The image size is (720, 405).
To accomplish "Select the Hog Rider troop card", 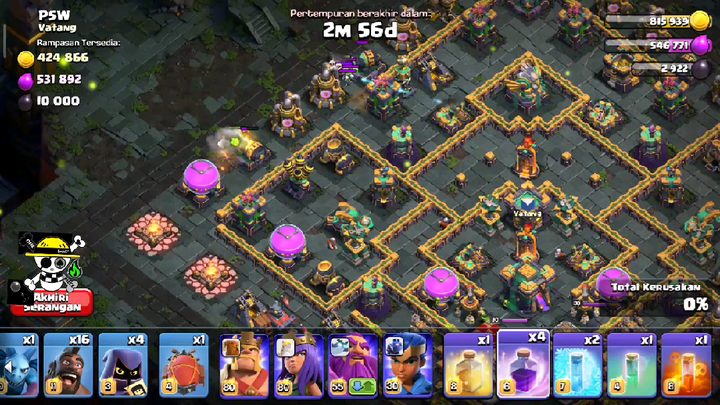I will point(69,367).
